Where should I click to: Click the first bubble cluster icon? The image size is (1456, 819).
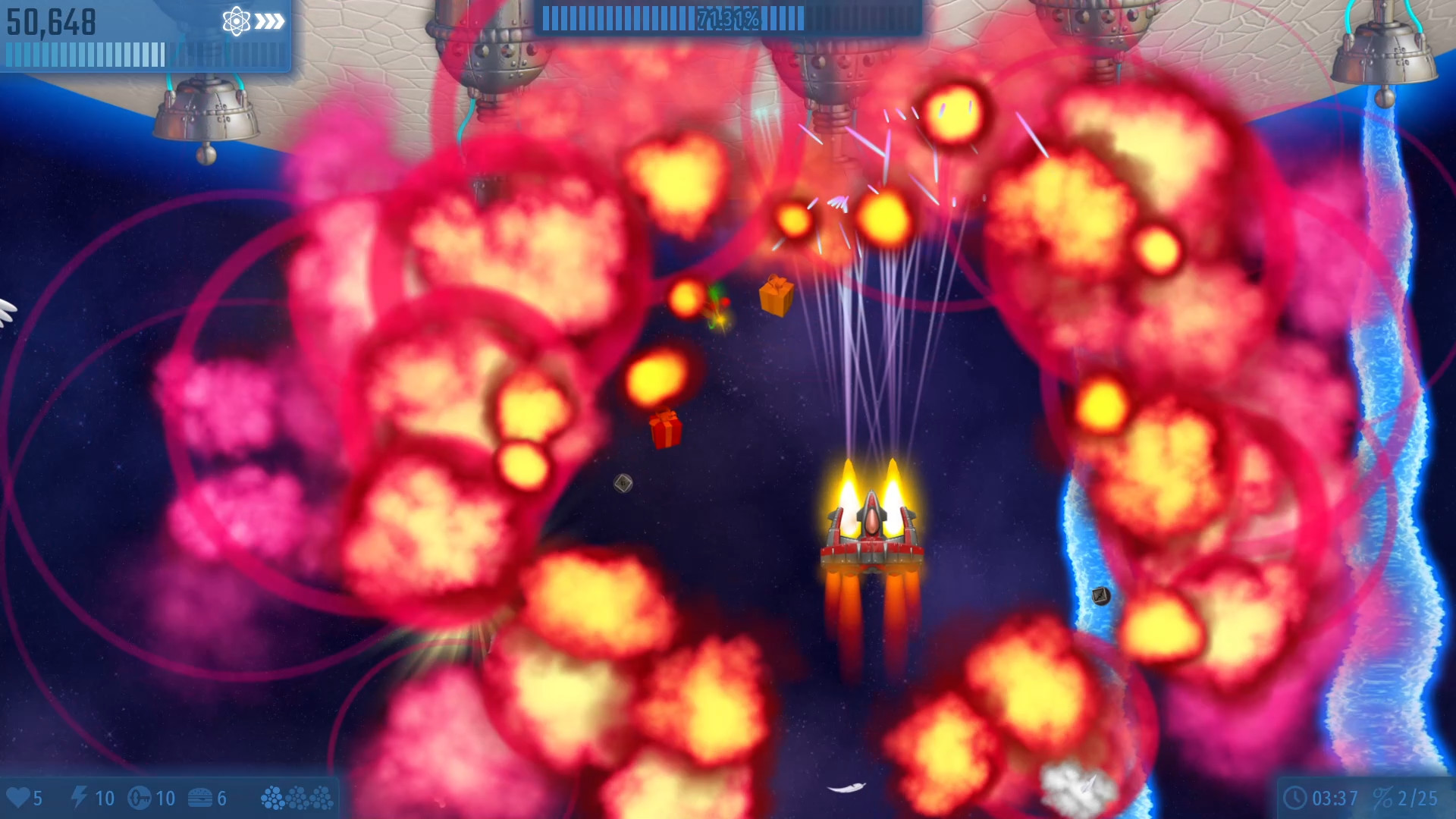click(271, 798)
